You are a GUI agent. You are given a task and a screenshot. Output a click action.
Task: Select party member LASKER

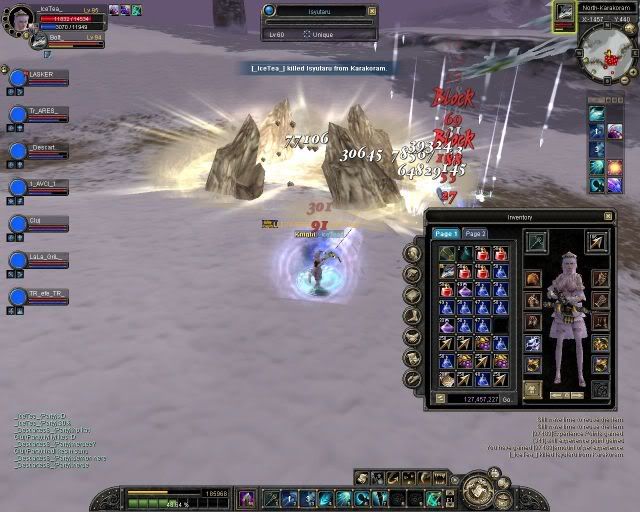(x=42, y=74)
